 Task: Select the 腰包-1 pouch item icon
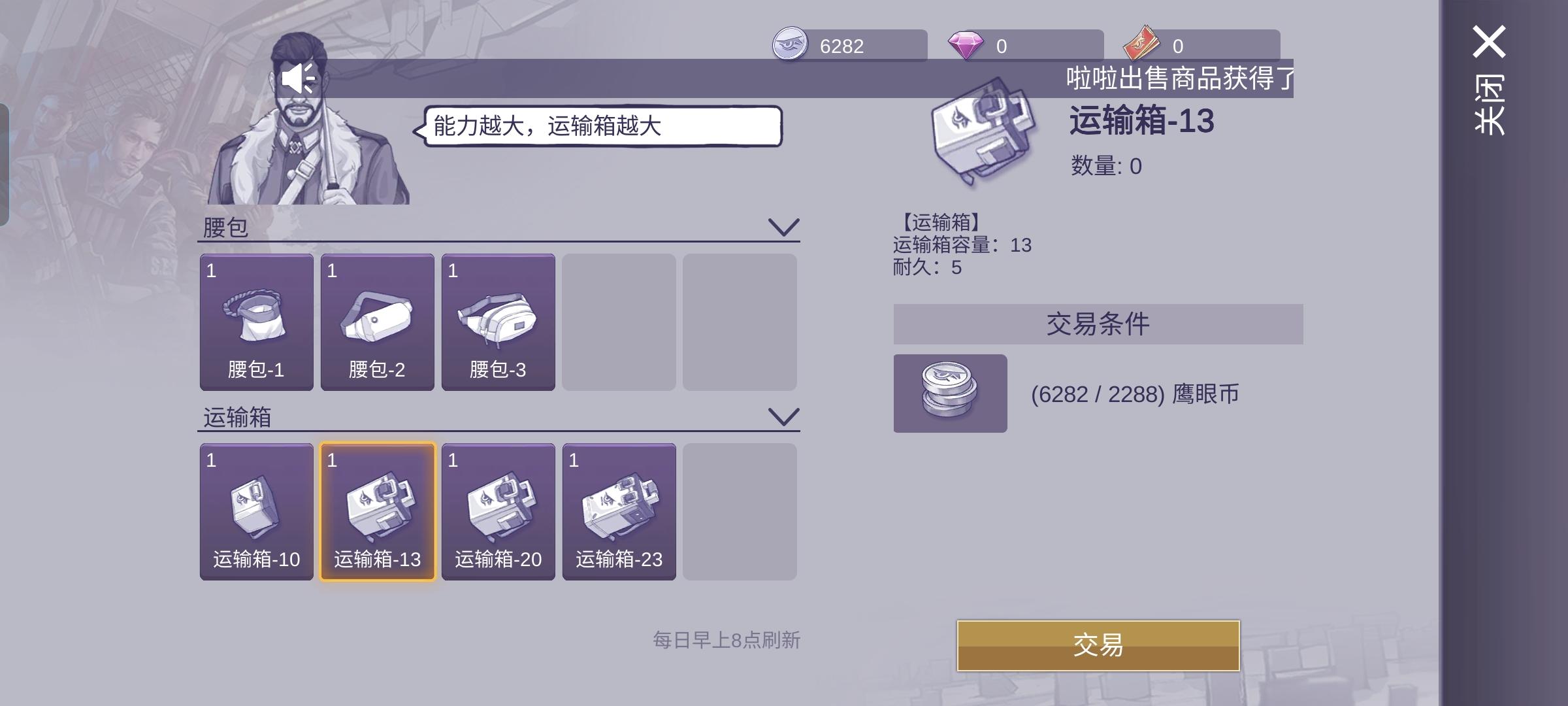256,320
